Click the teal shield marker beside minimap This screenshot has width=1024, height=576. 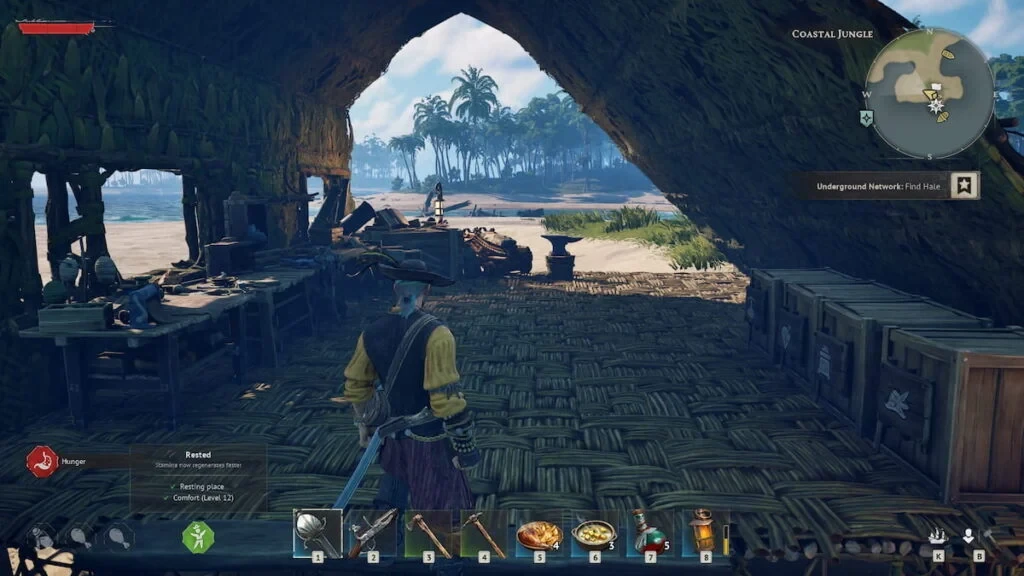866,118
